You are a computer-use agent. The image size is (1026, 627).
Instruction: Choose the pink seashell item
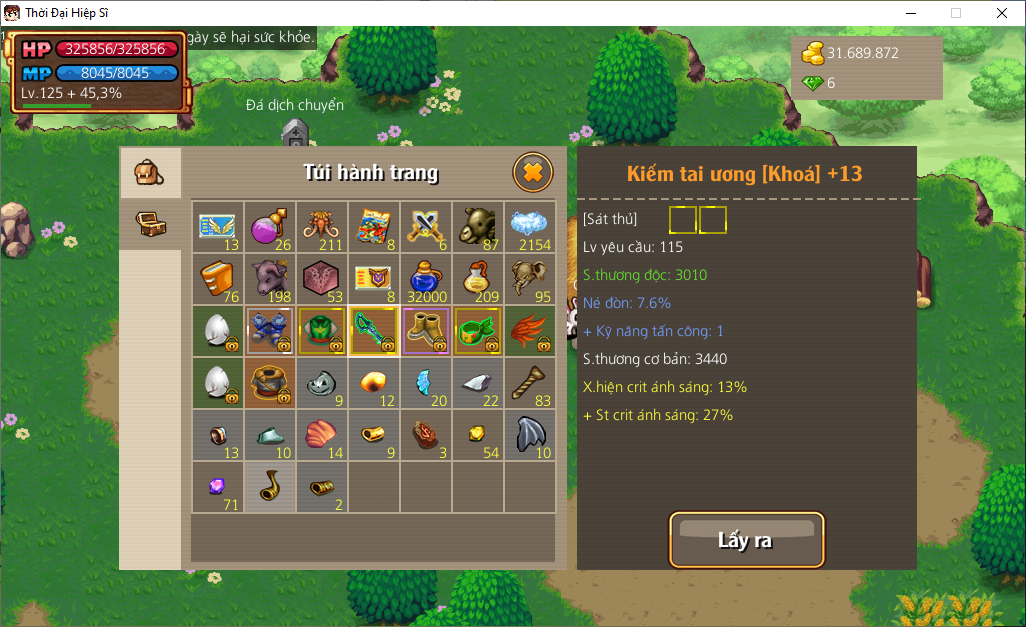click(x=322, y=435)
